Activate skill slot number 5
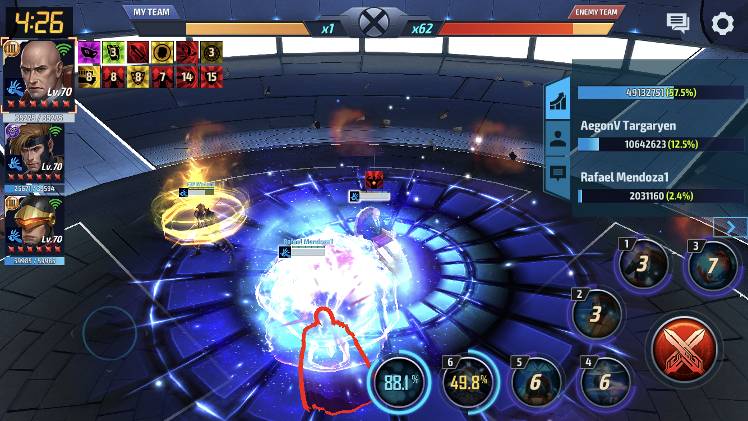 [x=534, y=382]
